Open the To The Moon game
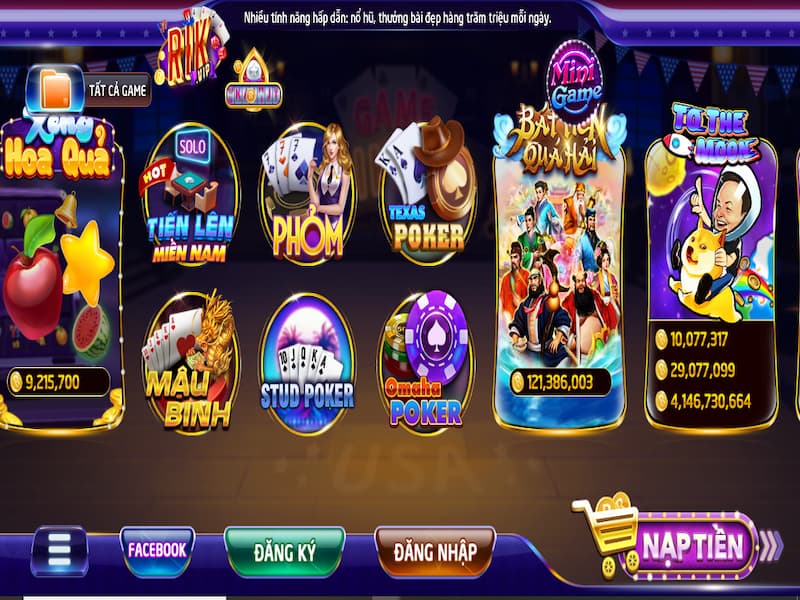The height and width of the screenshot is (600, 800). coord(711,270)
